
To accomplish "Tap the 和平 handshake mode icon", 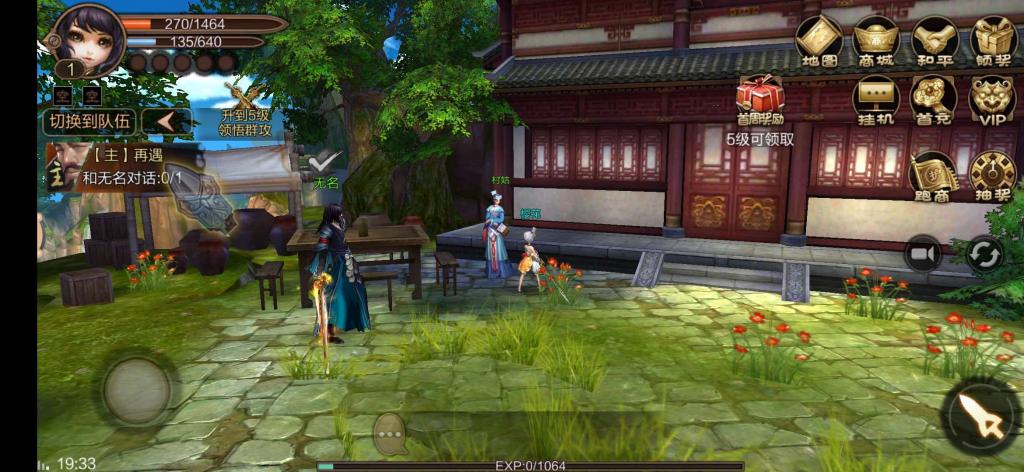I will [935, 41].
